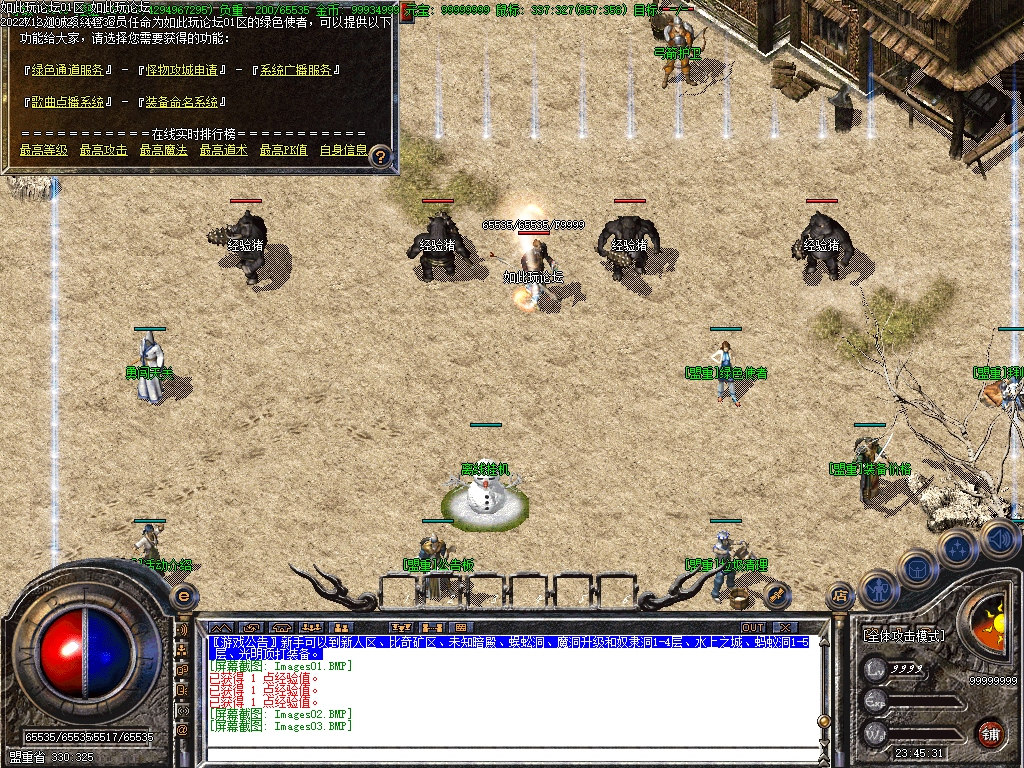The height and width of the screenshot is (768, 1024).
Task: Show 自身信息 personal info
Action: pos(343,150)
